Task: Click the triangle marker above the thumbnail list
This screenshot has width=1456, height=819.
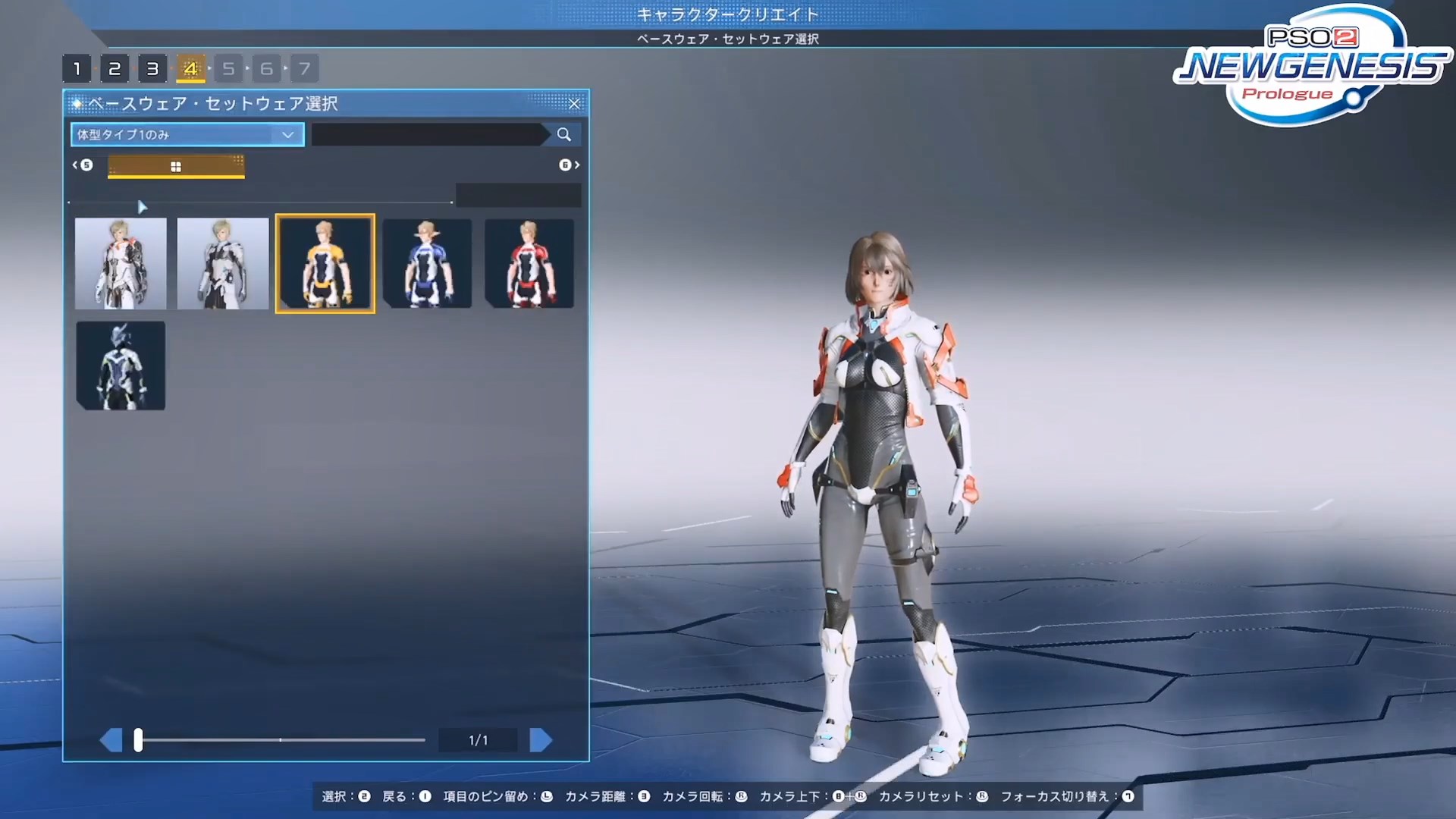Action: click(x=142, y=206)
